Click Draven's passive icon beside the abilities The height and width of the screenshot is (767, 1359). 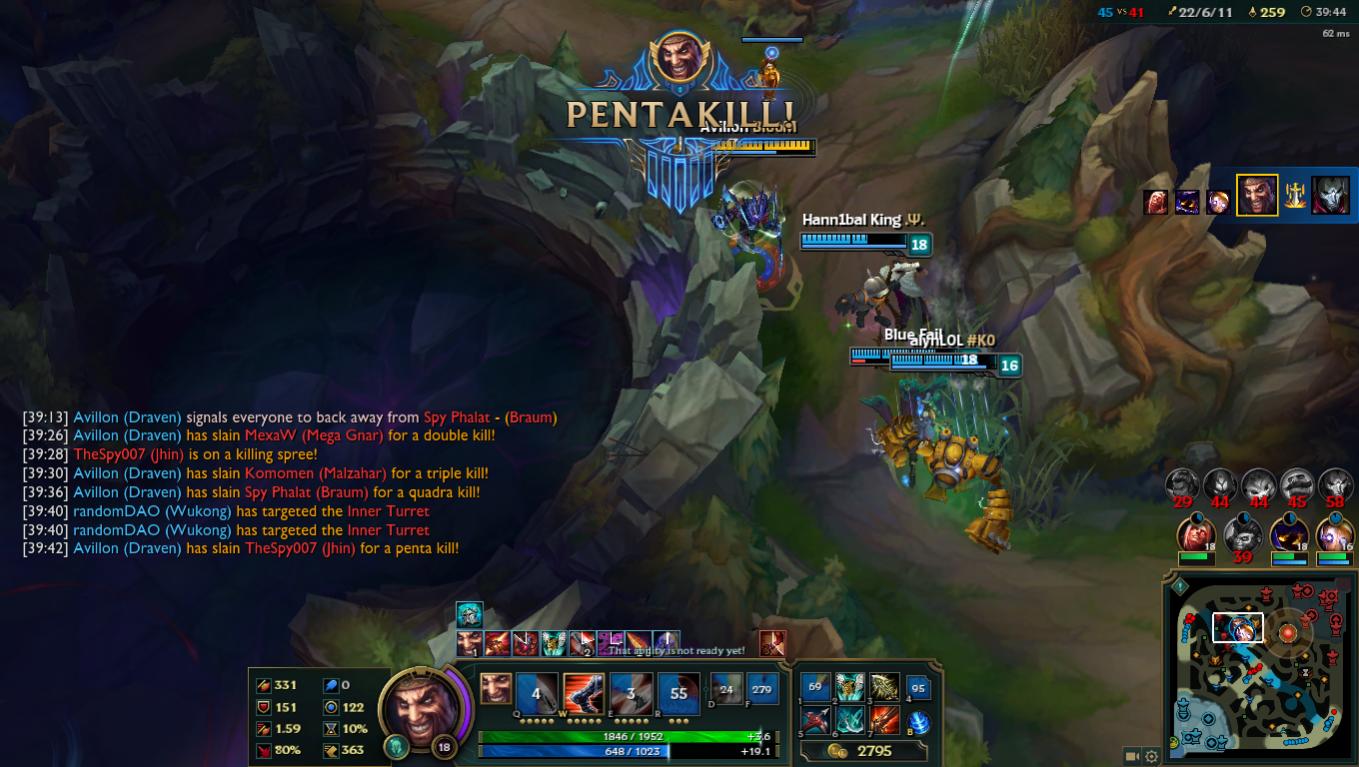click(495, 688)
